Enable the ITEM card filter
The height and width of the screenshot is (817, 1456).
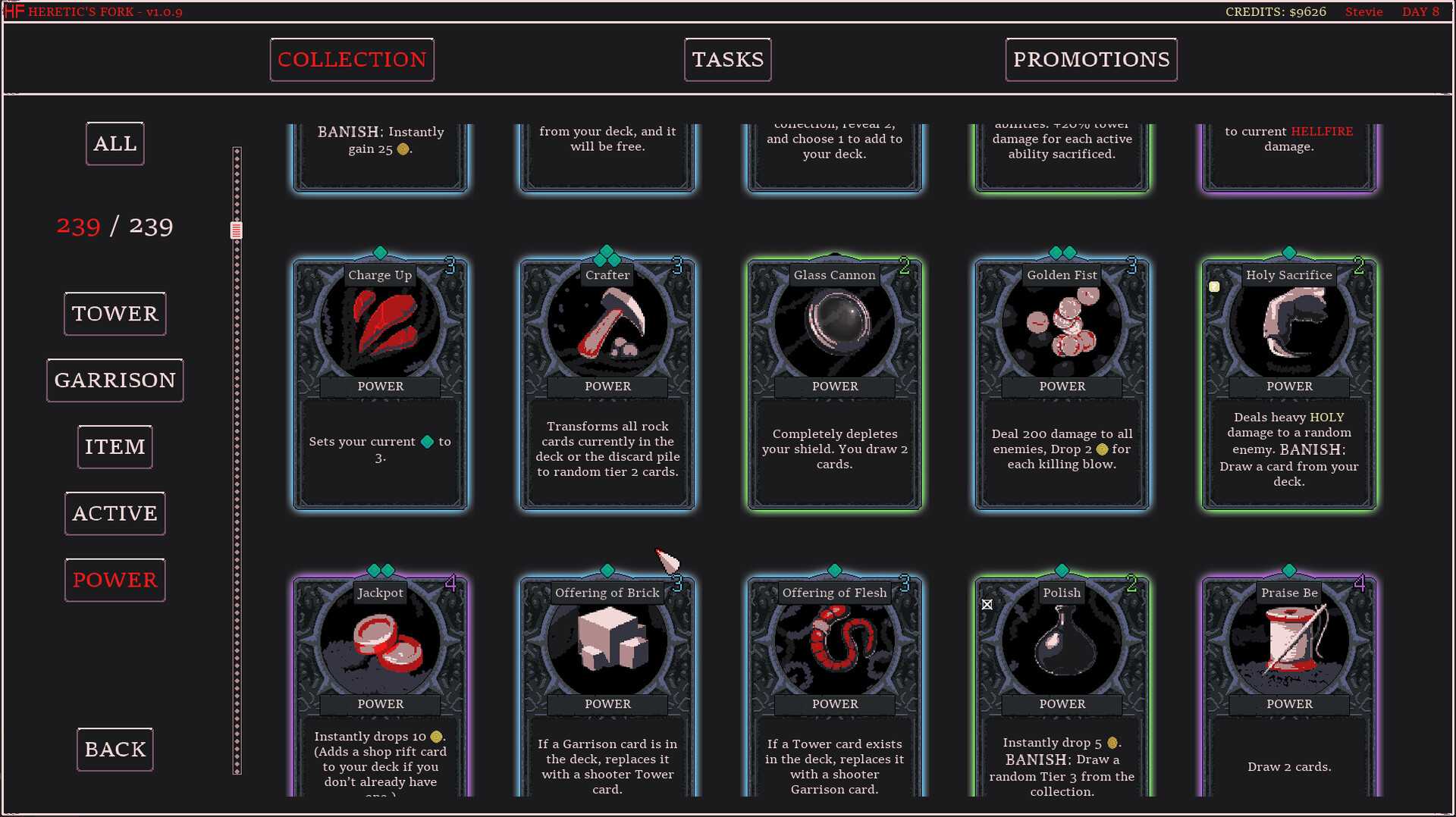(x=115, y=446)
